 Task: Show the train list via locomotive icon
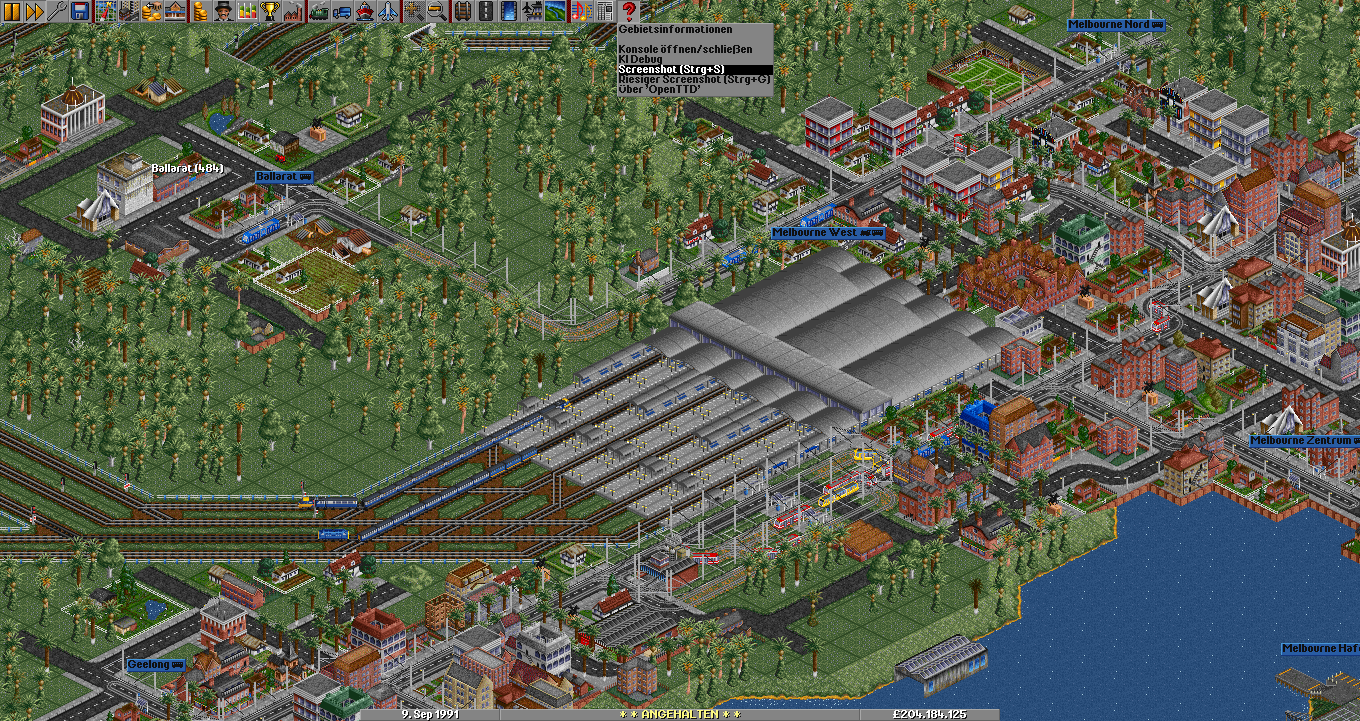click(x=319, y=12)
